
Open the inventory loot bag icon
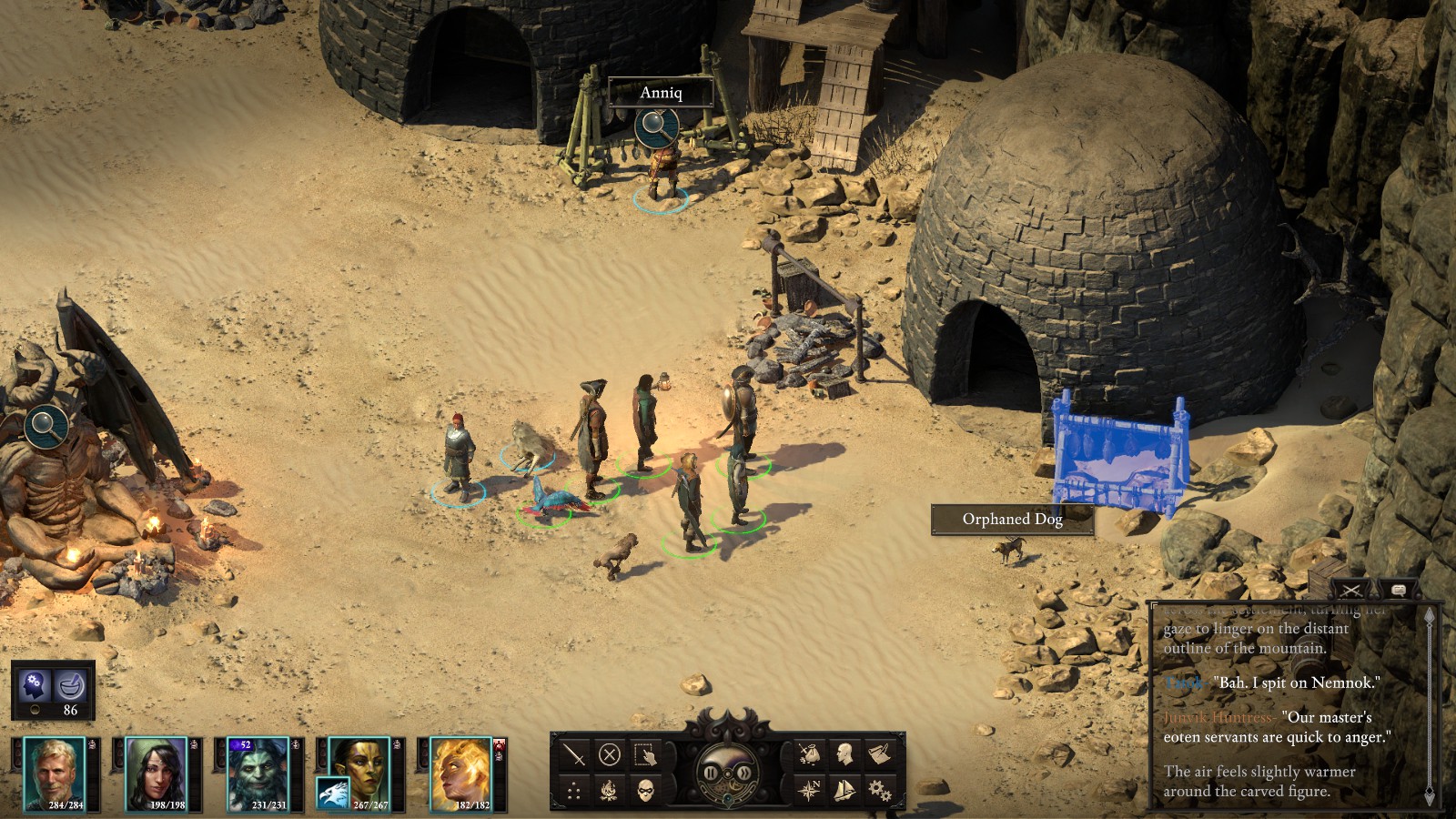[x=809, y=754]
